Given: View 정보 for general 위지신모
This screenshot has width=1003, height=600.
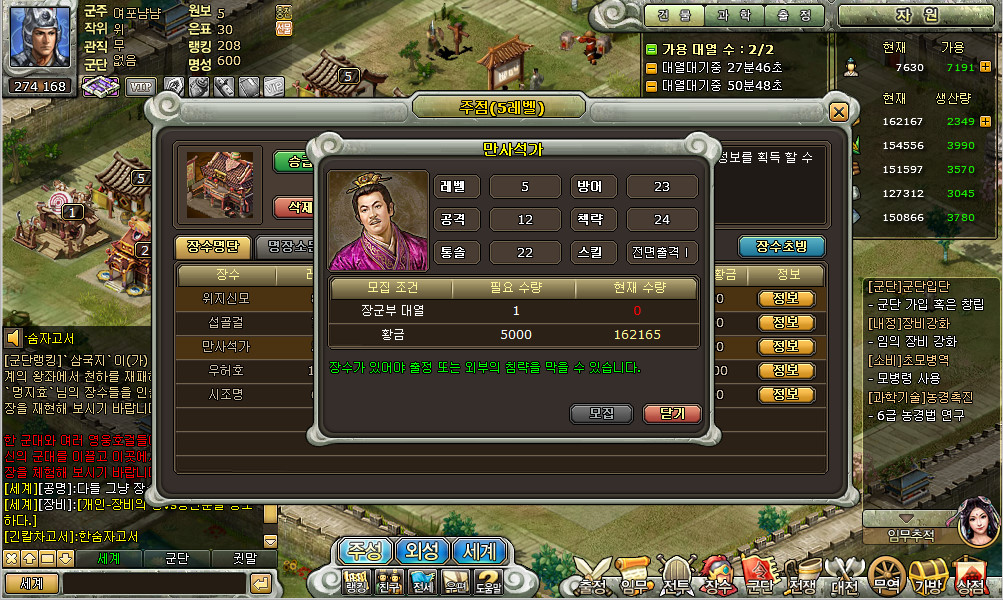Looking at the screenshot, I should (786, 299).
